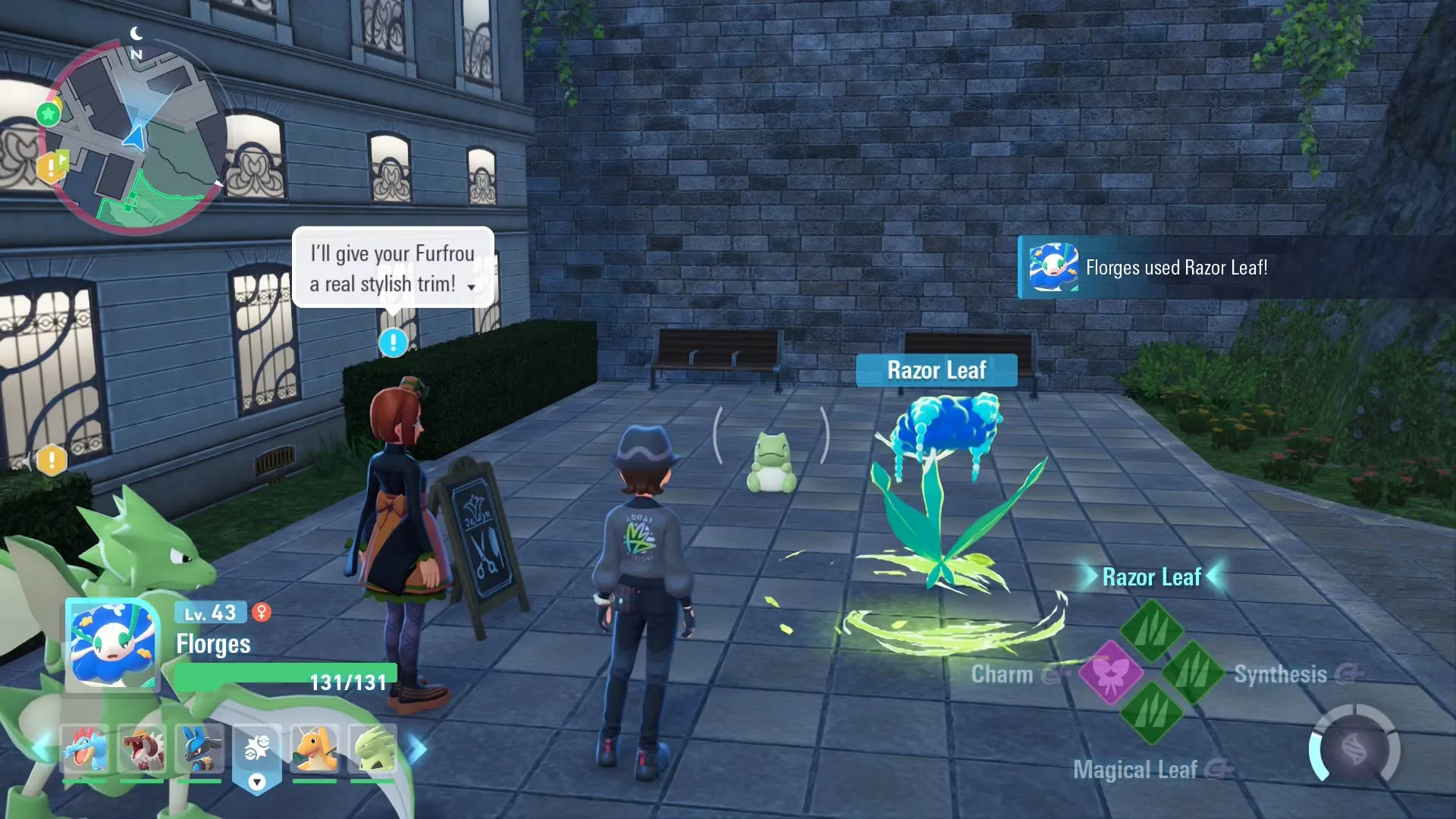Select the green star marker on minimap
The width and height of the screenshot is (1456, 819).
pyautogui.click(x=49, y=115)
